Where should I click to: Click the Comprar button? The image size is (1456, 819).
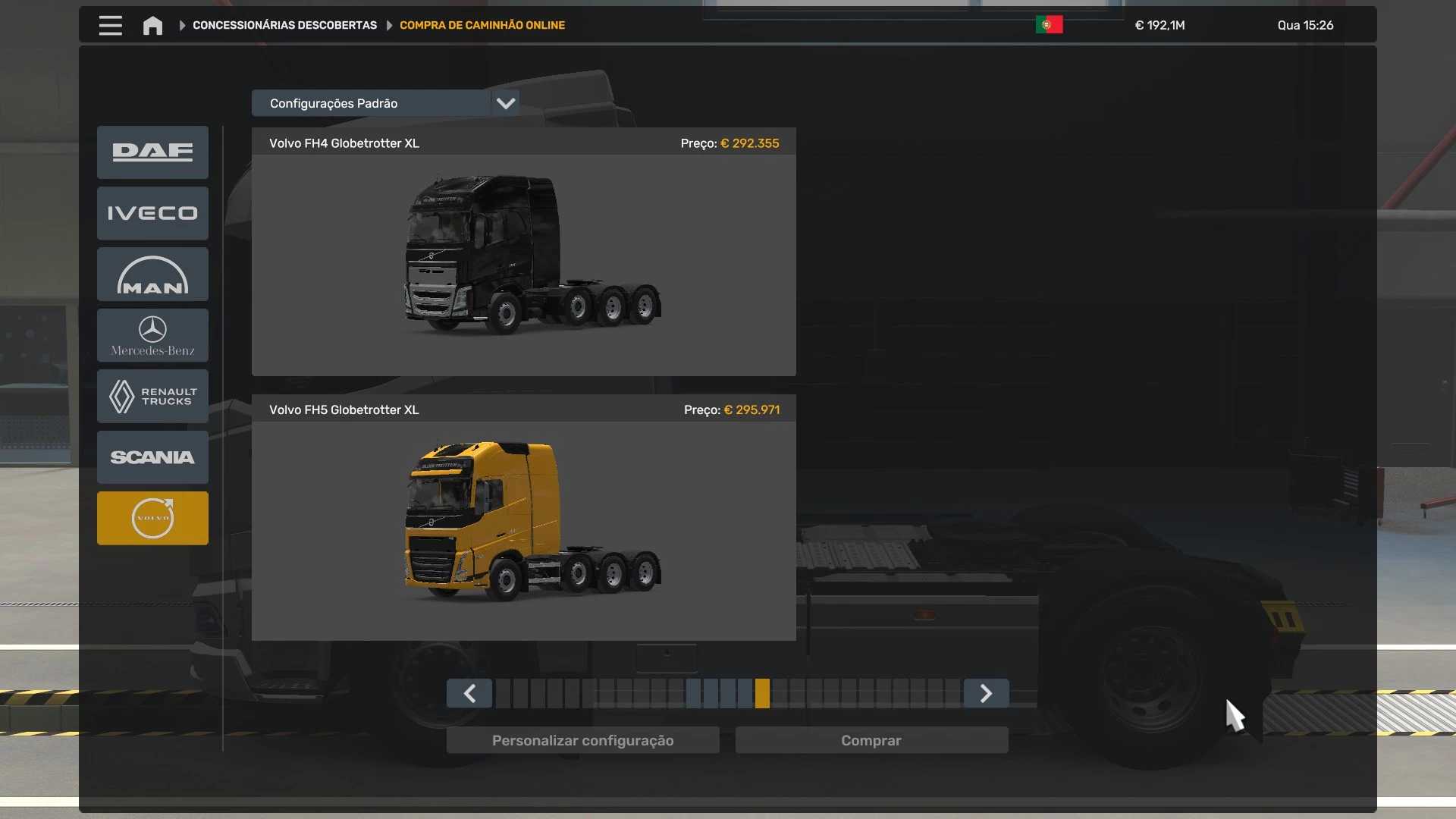coord(871,741)
